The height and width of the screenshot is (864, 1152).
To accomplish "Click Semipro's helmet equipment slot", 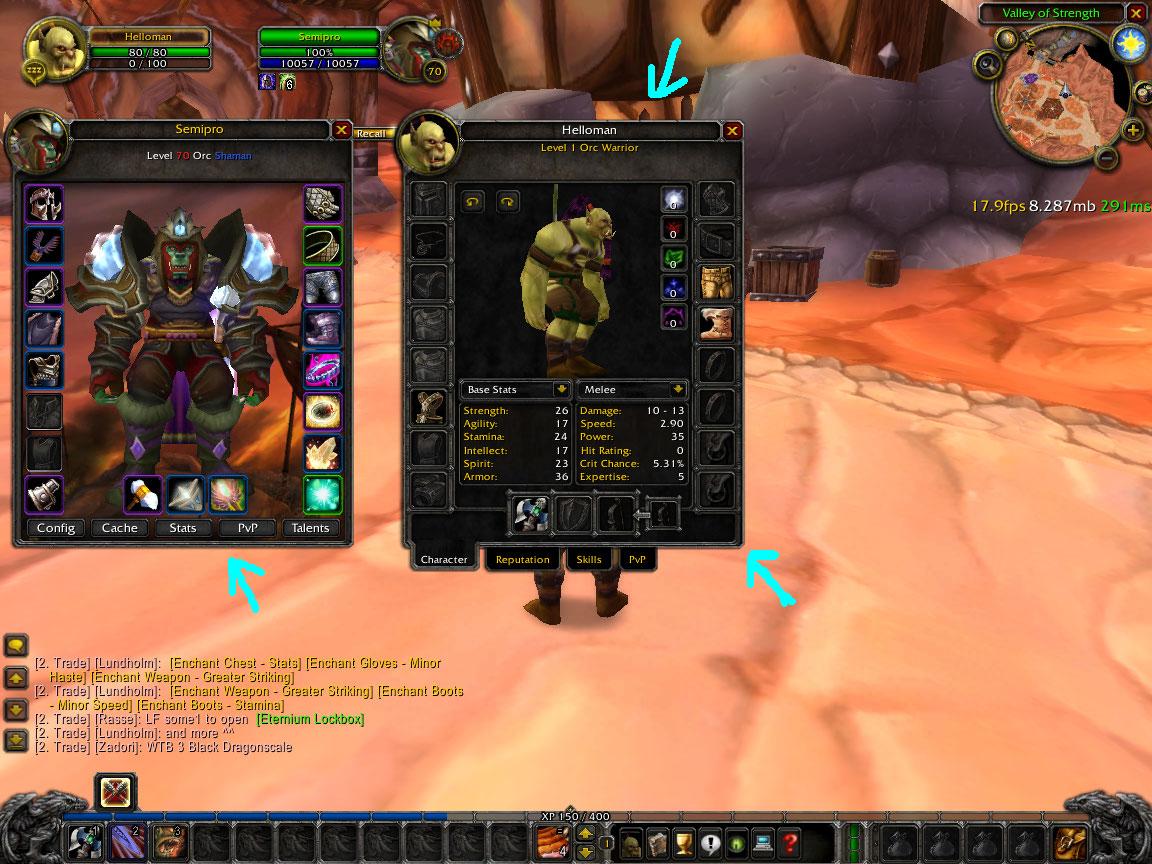I will [x=44, y=204].
